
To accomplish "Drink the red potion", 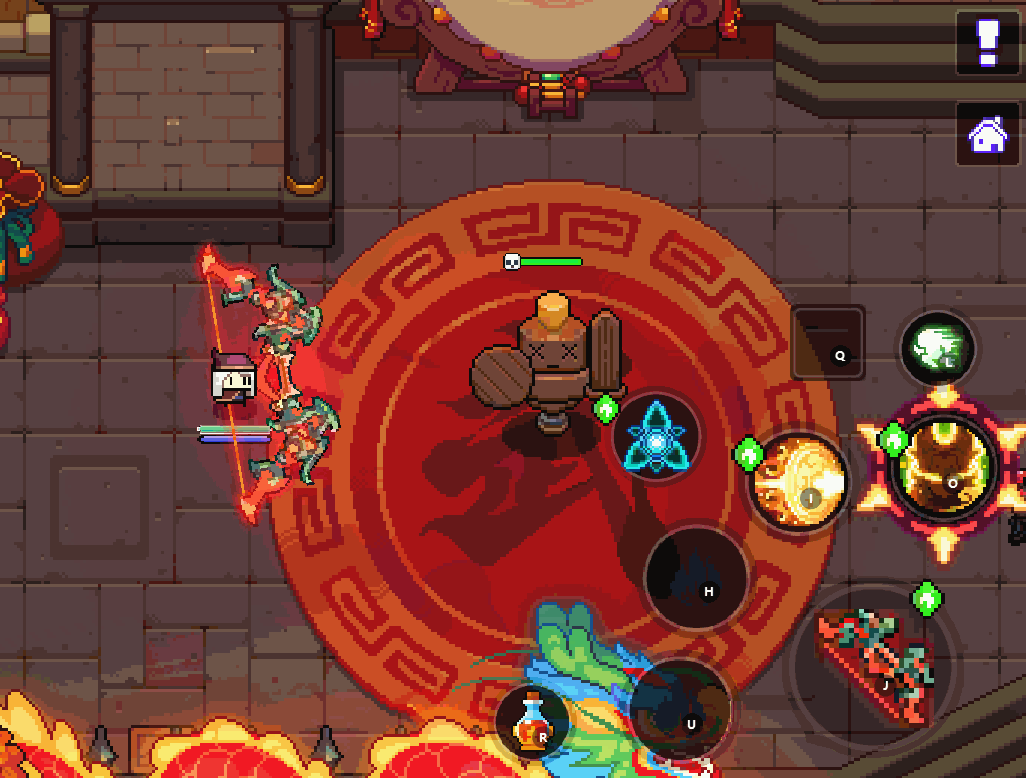I will click(531, 720).
